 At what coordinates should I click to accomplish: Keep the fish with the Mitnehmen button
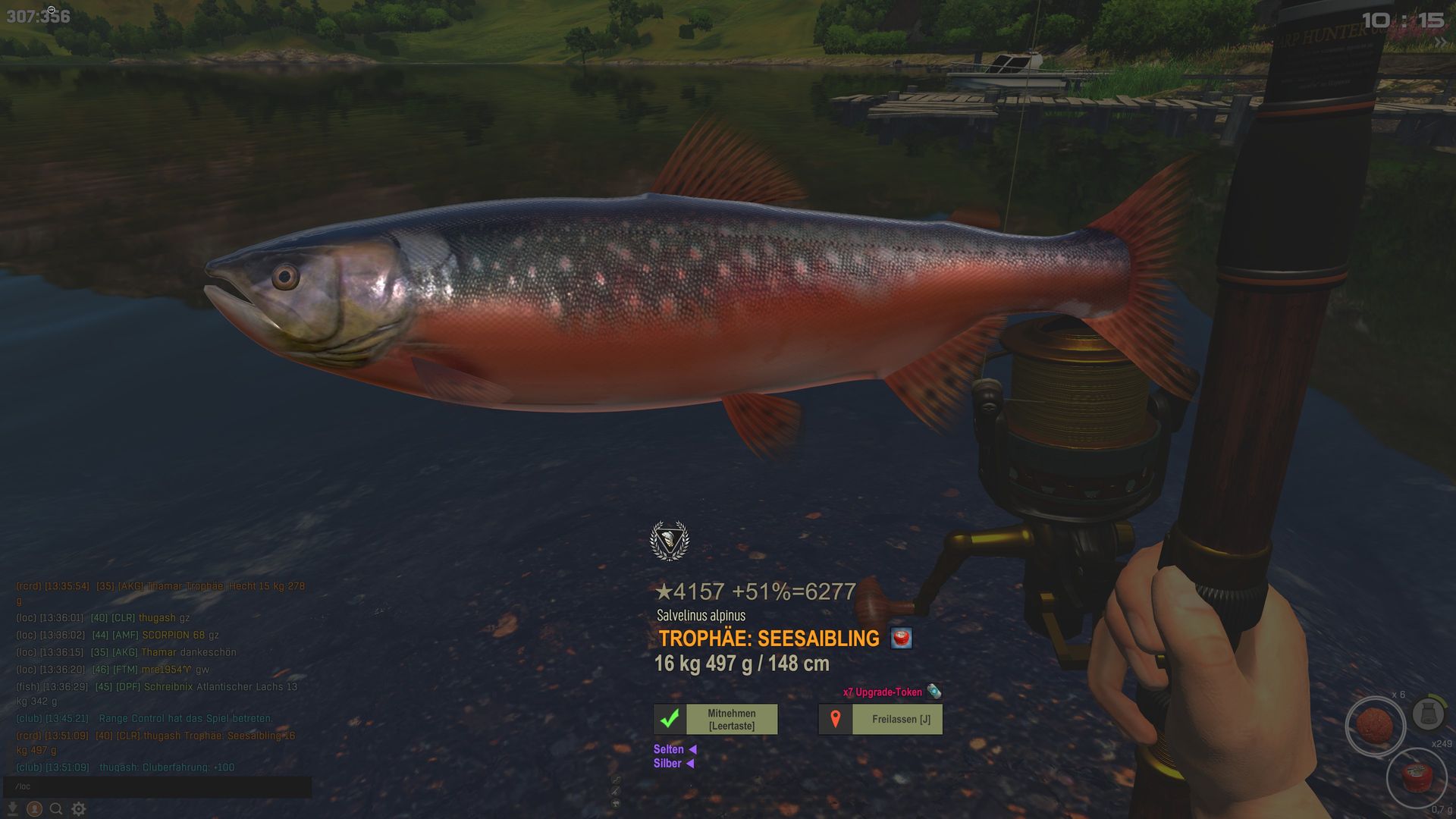tap(716, 719)
